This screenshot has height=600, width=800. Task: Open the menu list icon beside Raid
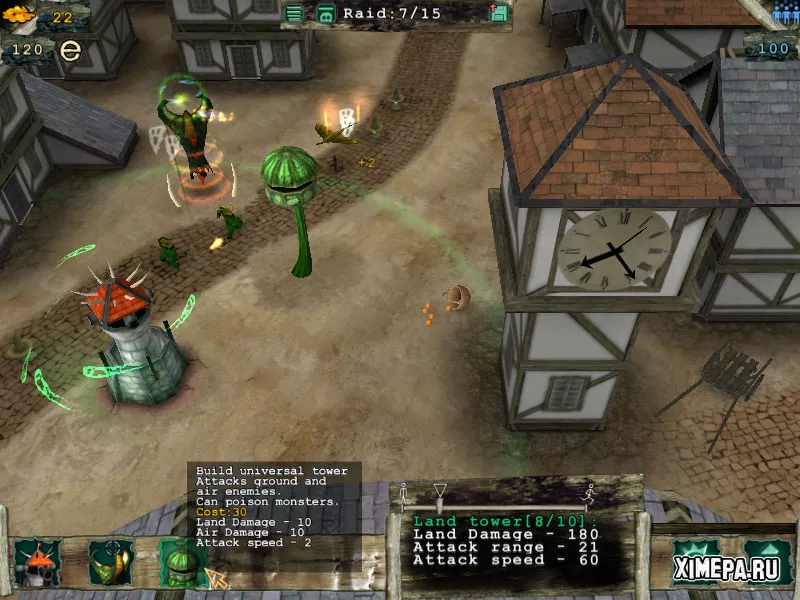click(x=293, y=13)
